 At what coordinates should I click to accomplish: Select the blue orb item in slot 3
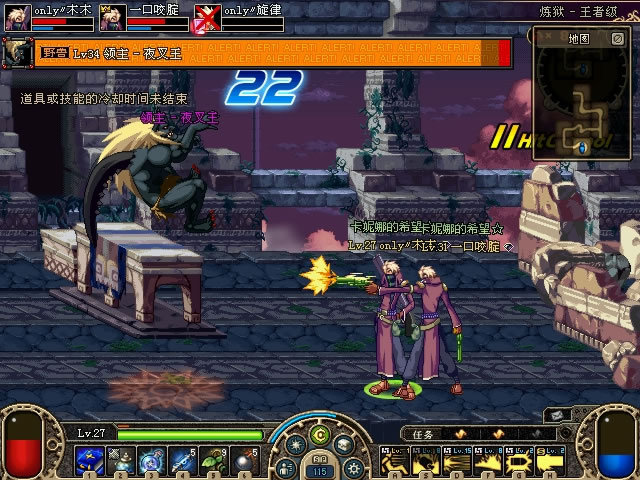150,460
